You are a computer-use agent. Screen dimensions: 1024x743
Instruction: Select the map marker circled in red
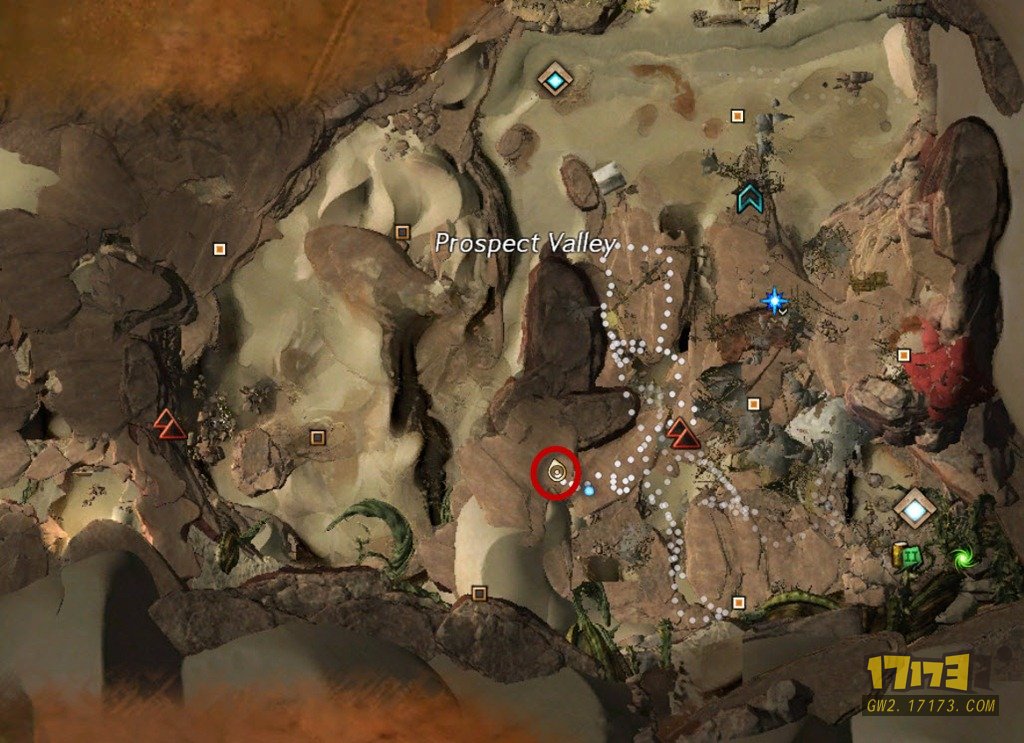tap(556, 472)
